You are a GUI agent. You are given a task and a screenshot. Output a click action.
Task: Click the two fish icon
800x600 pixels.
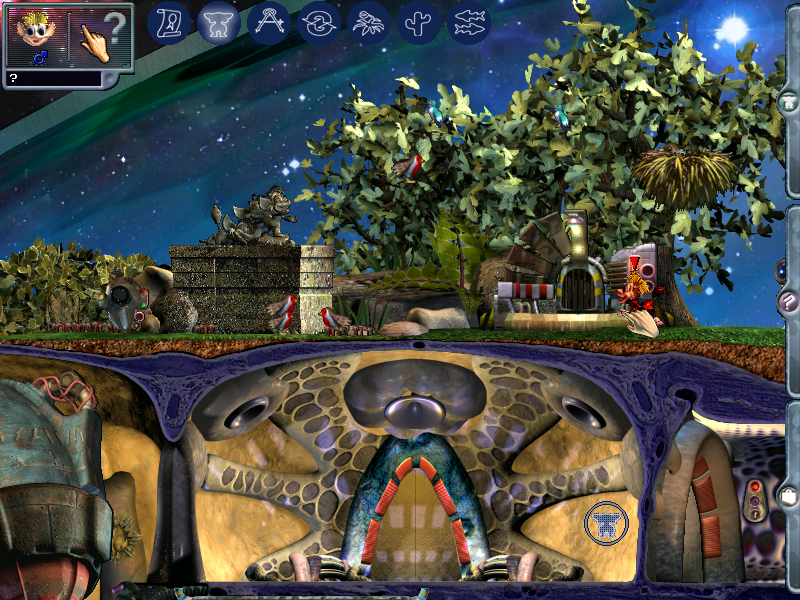469,21
